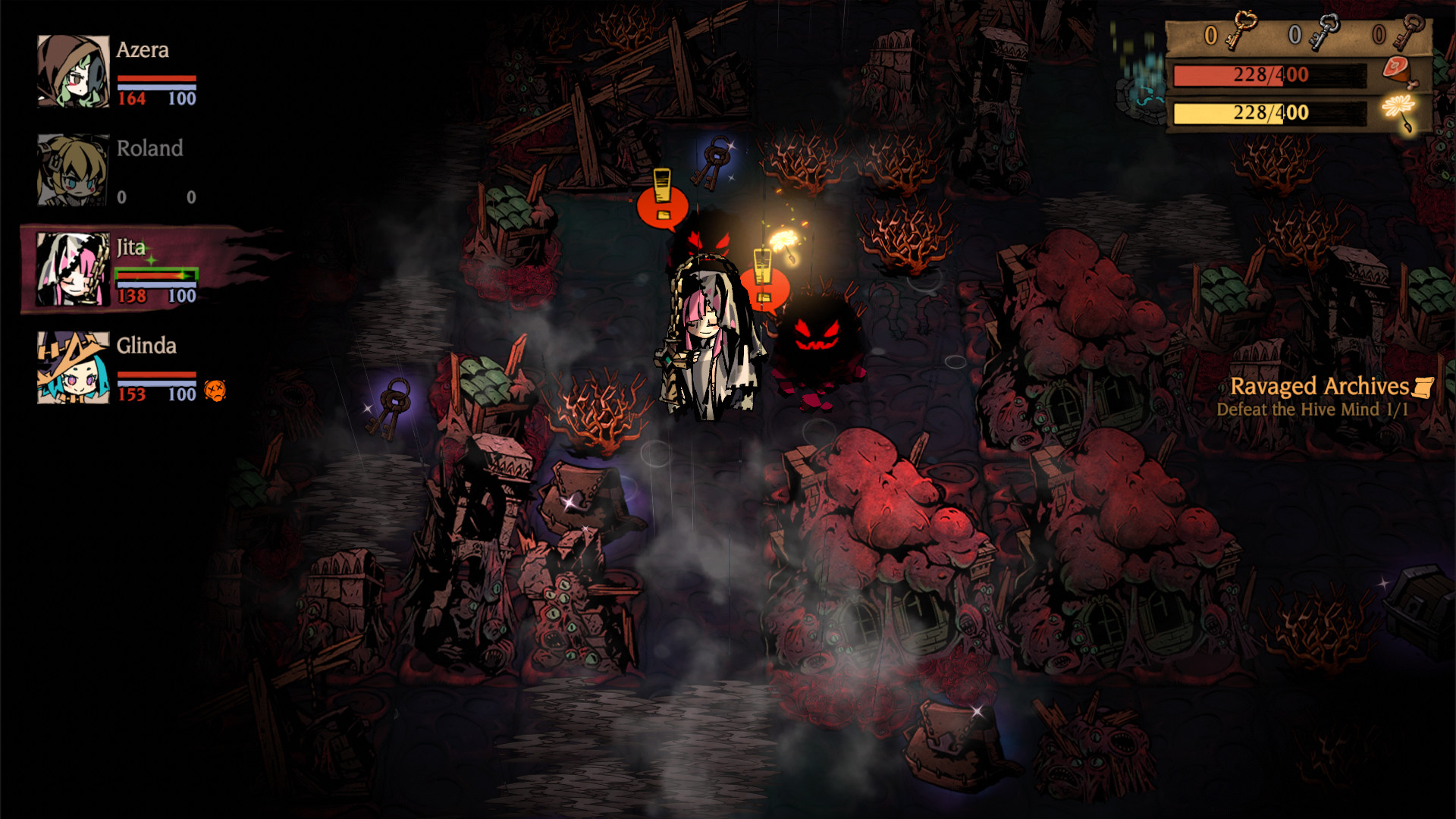The height and width of the screenshot is (819, 1456).
Task: Check the gold key counter
Action: [x=1230, y=33]
